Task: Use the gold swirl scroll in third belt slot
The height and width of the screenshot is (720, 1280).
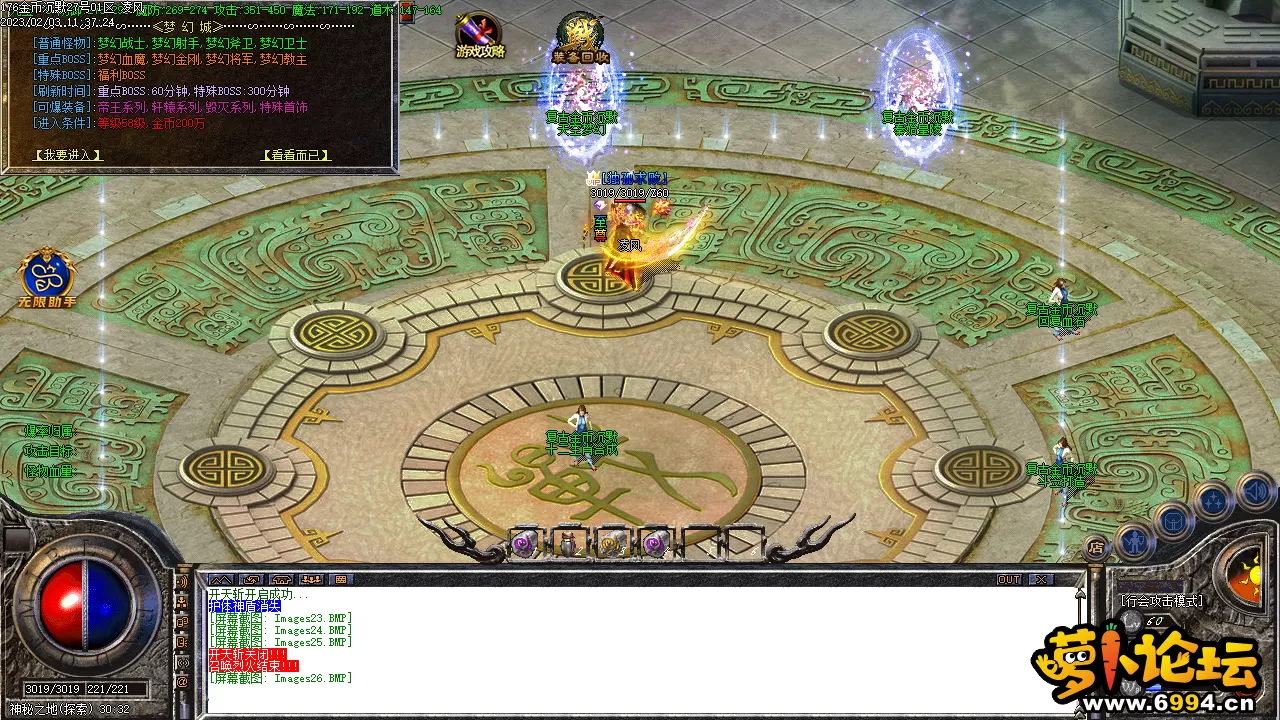Action: point(612,543)
